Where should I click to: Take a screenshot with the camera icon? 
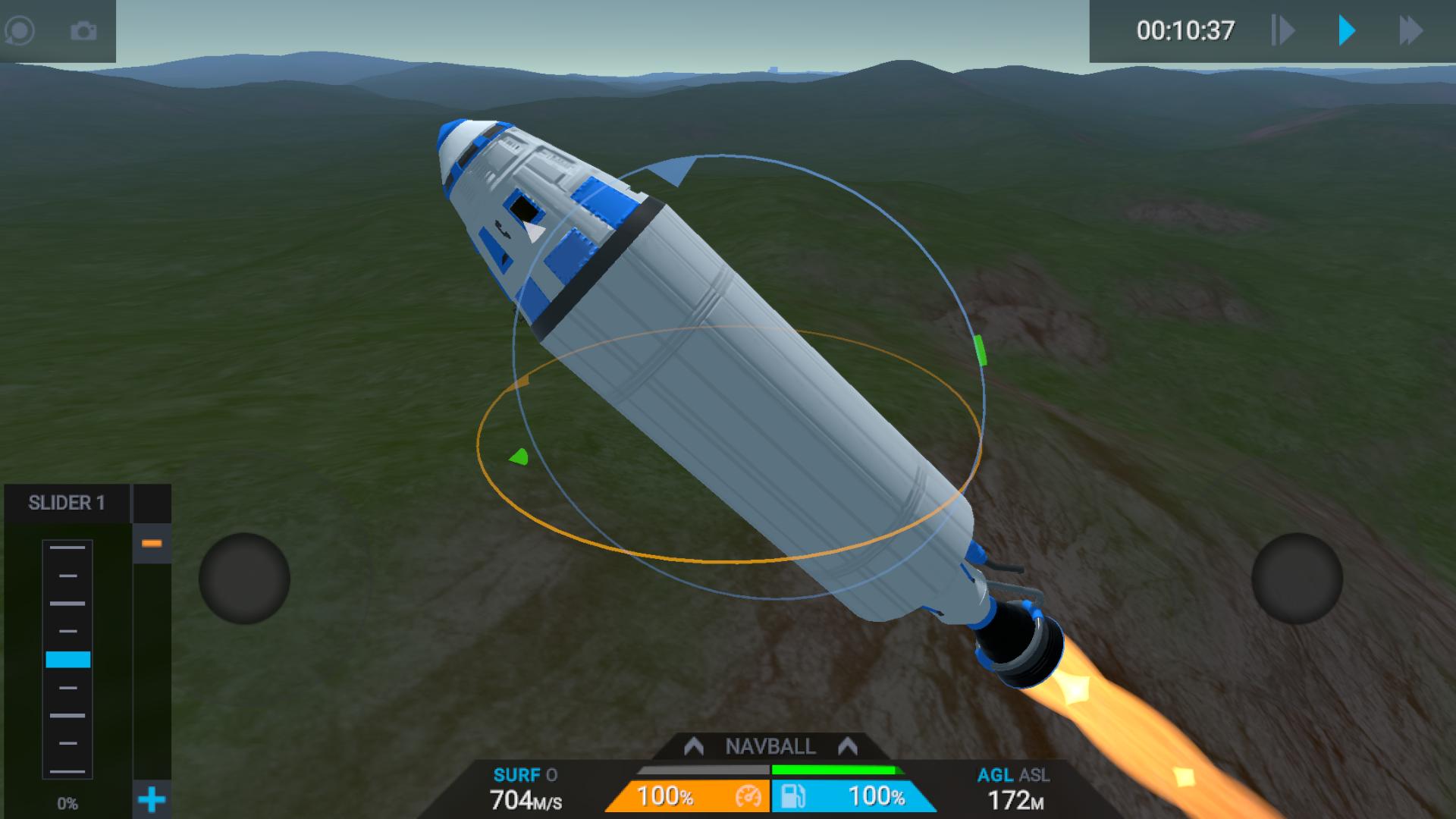[83, 31]
